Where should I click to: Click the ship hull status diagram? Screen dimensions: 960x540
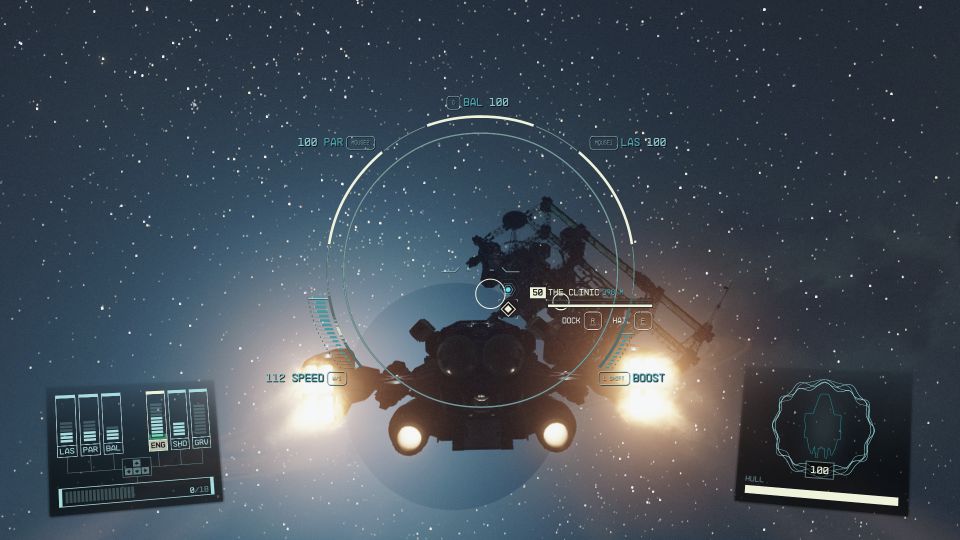coord(823,425)
